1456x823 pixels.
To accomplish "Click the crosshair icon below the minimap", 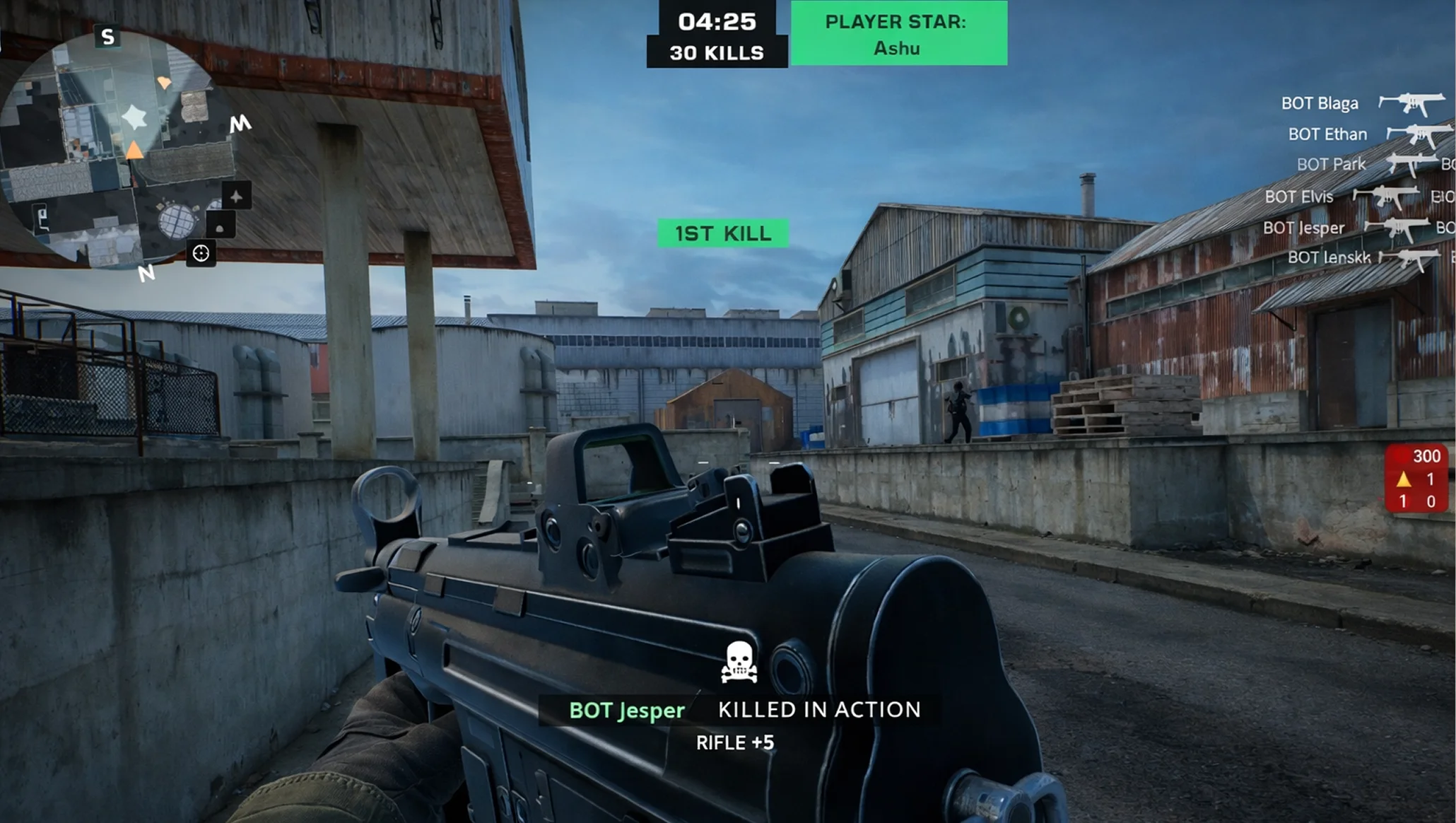I will pyautogui.click(x=201, y=253).
